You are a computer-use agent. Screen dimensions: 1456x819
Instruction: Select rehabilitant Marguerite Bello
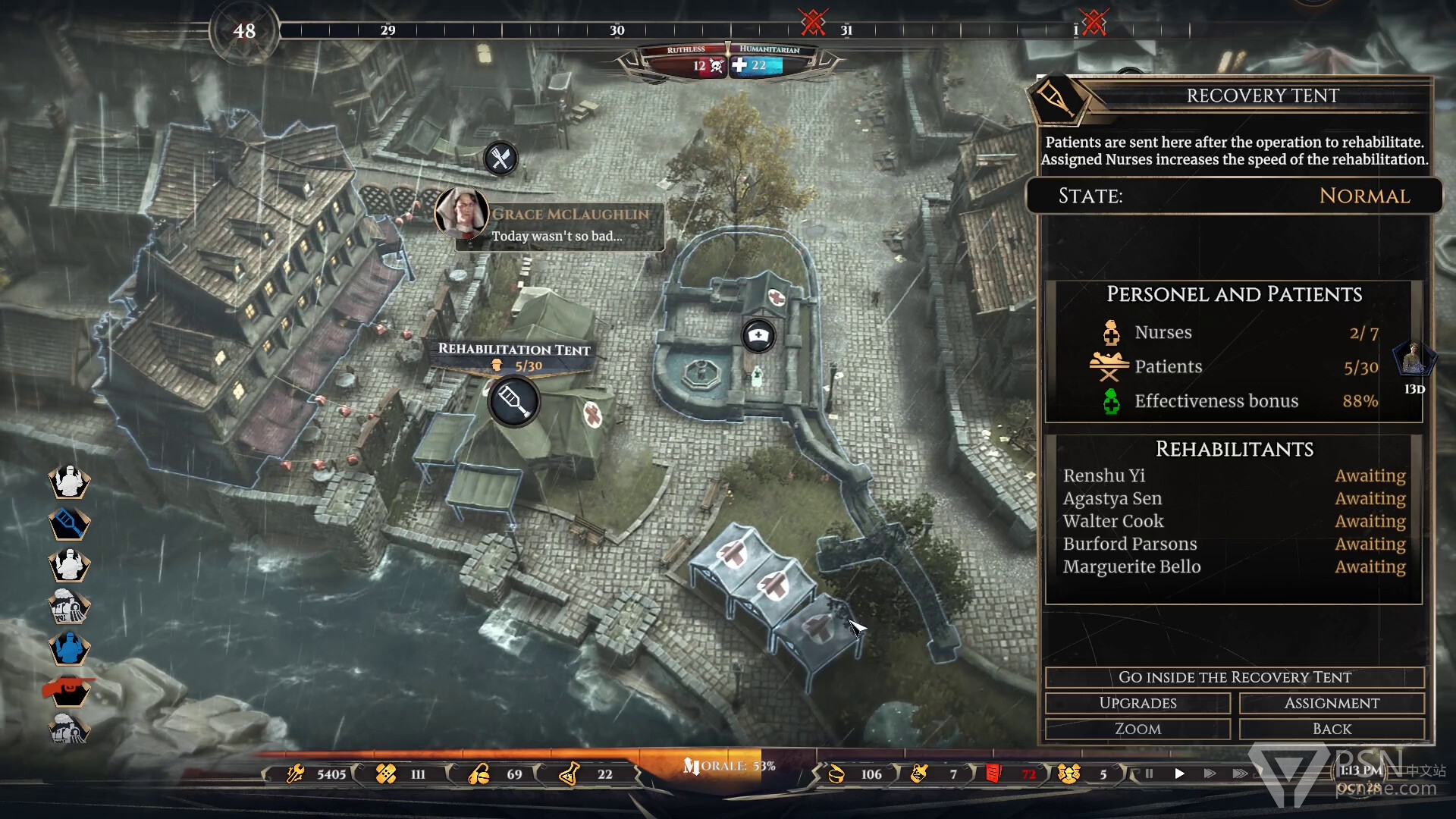(x=1131, y=566)
